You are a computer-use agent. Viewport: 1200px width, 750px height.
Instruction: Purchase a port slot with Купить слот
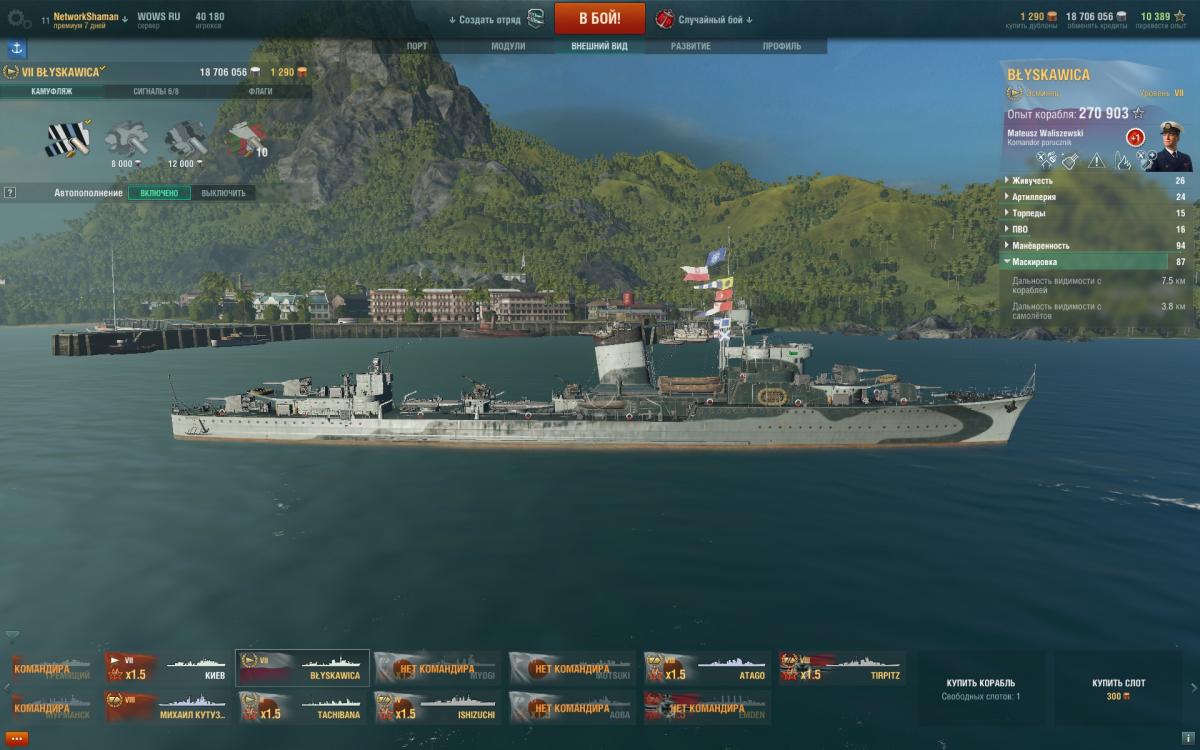(1118, 688)
